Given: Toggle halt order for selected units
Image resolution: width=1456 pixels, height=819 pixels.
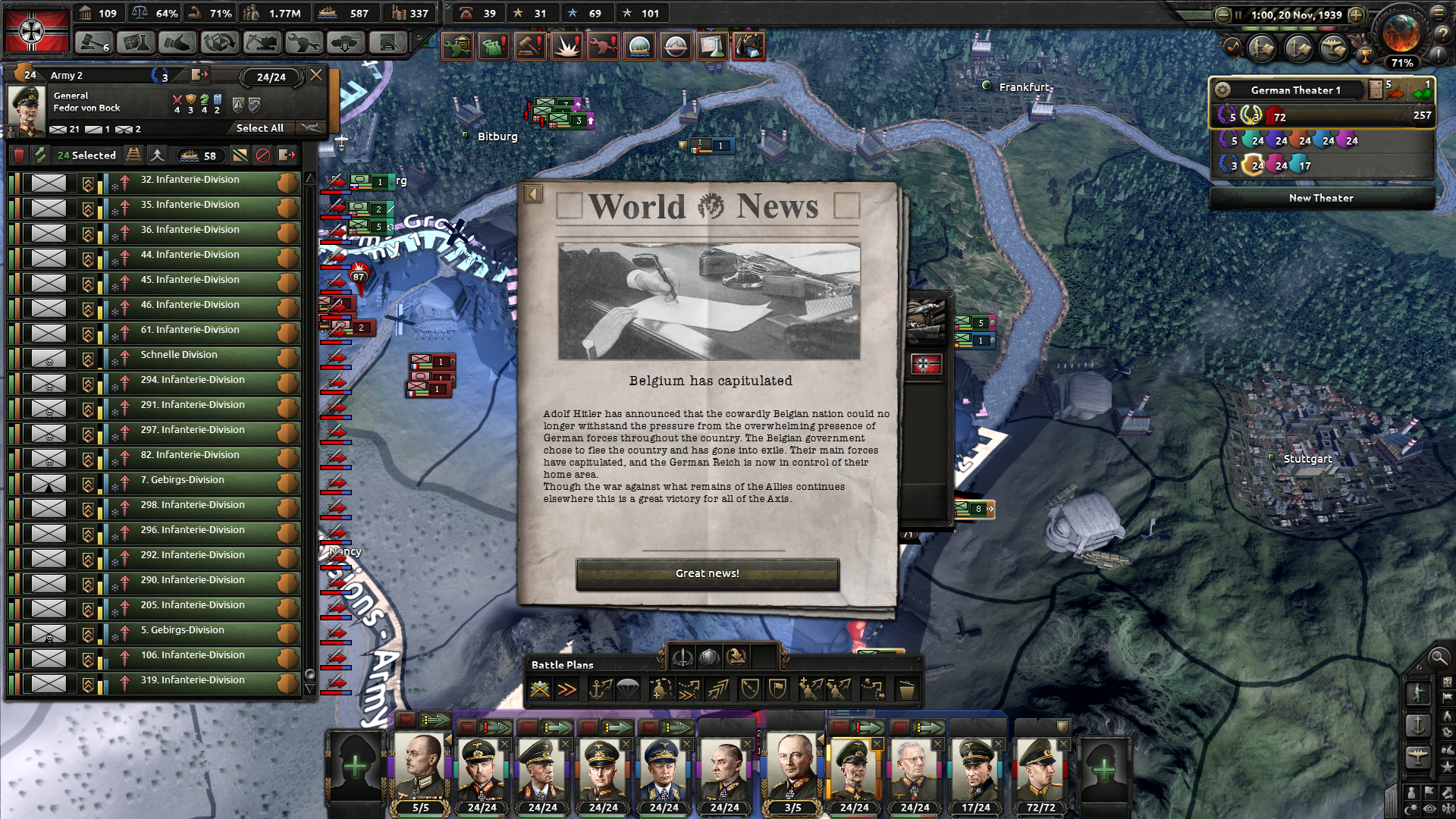Looking at the screenshot, I should coord(262,155).
